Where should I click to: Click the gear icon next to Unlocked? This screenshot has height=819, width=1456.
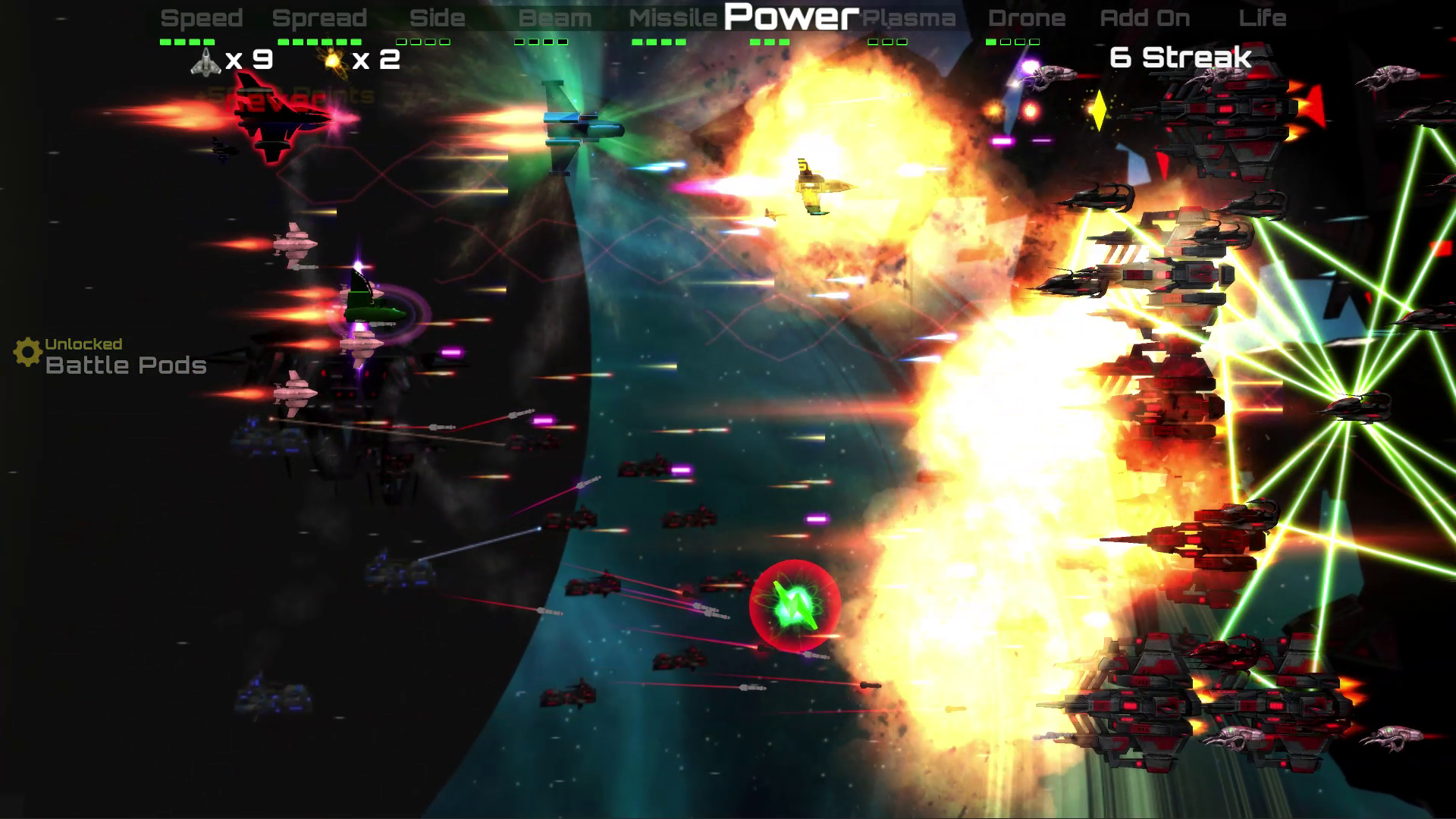click(x=27, y=350)
